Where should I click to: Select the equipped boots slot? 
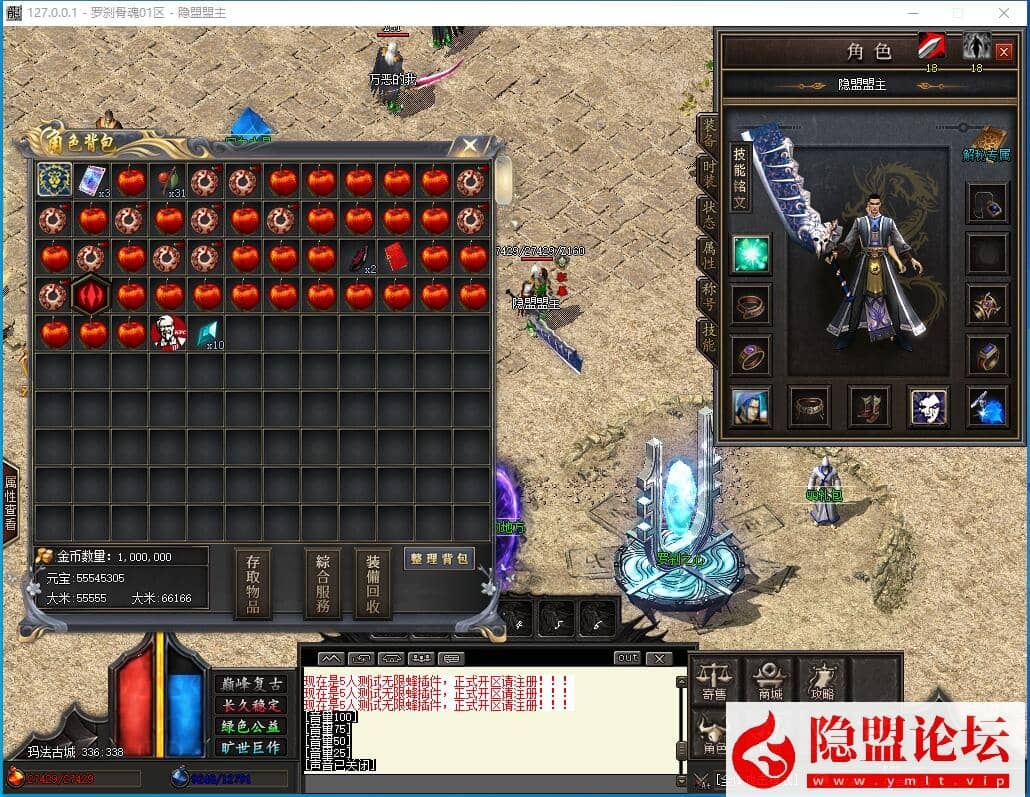click(x=869, y=407)
